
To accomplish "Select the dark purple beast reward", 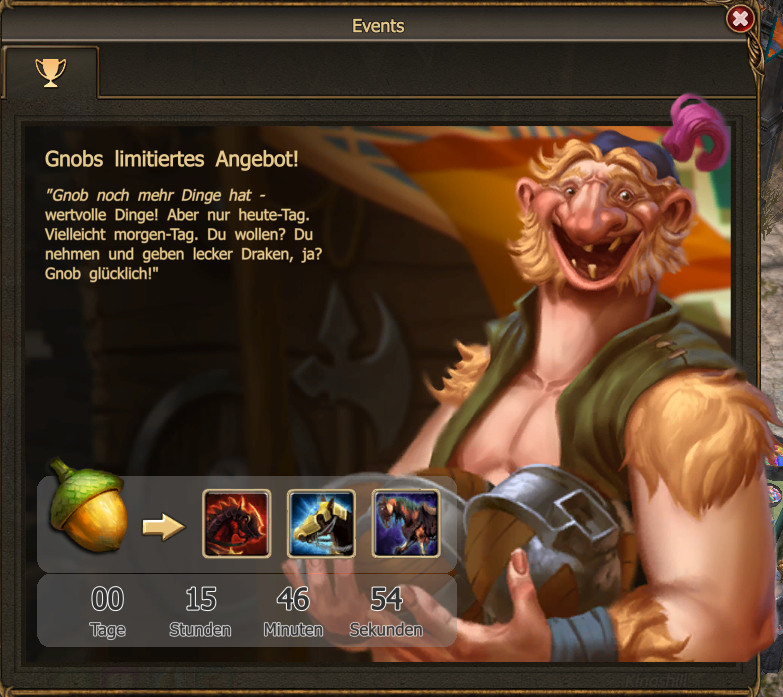I will 405,523.
